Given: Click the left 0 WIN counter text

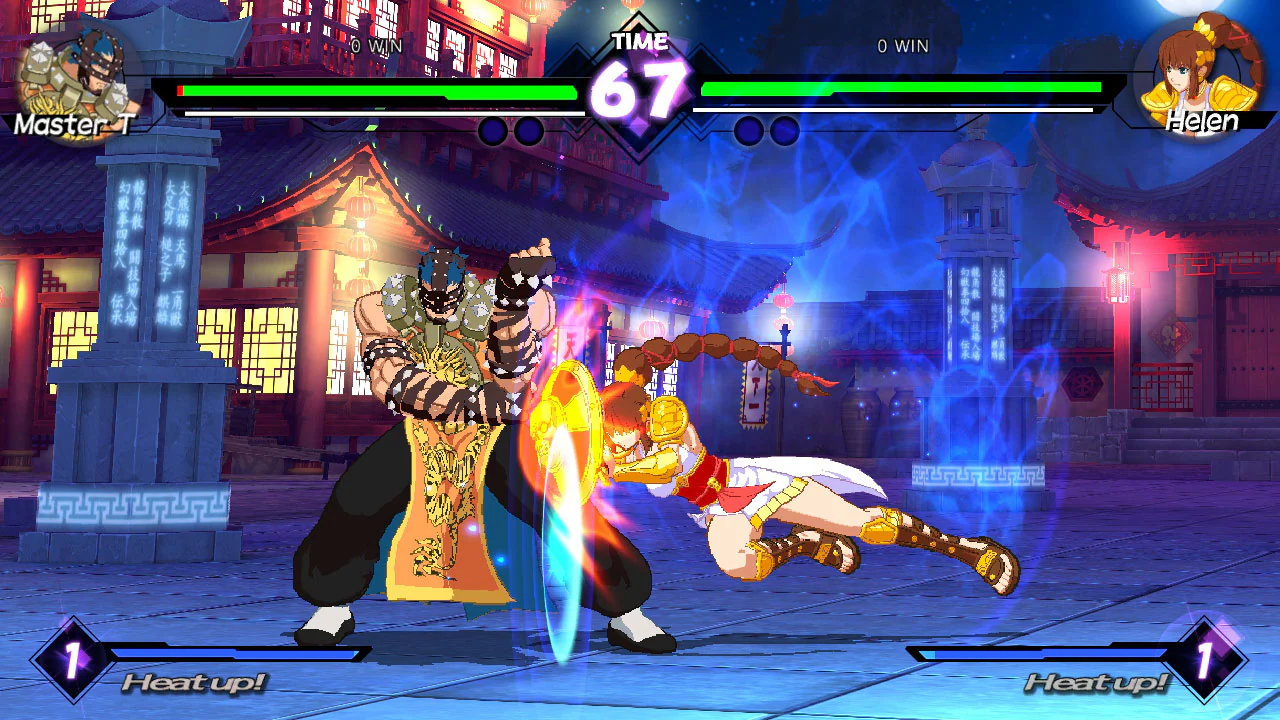Looking at the screenshot, I should coord(377,45).
